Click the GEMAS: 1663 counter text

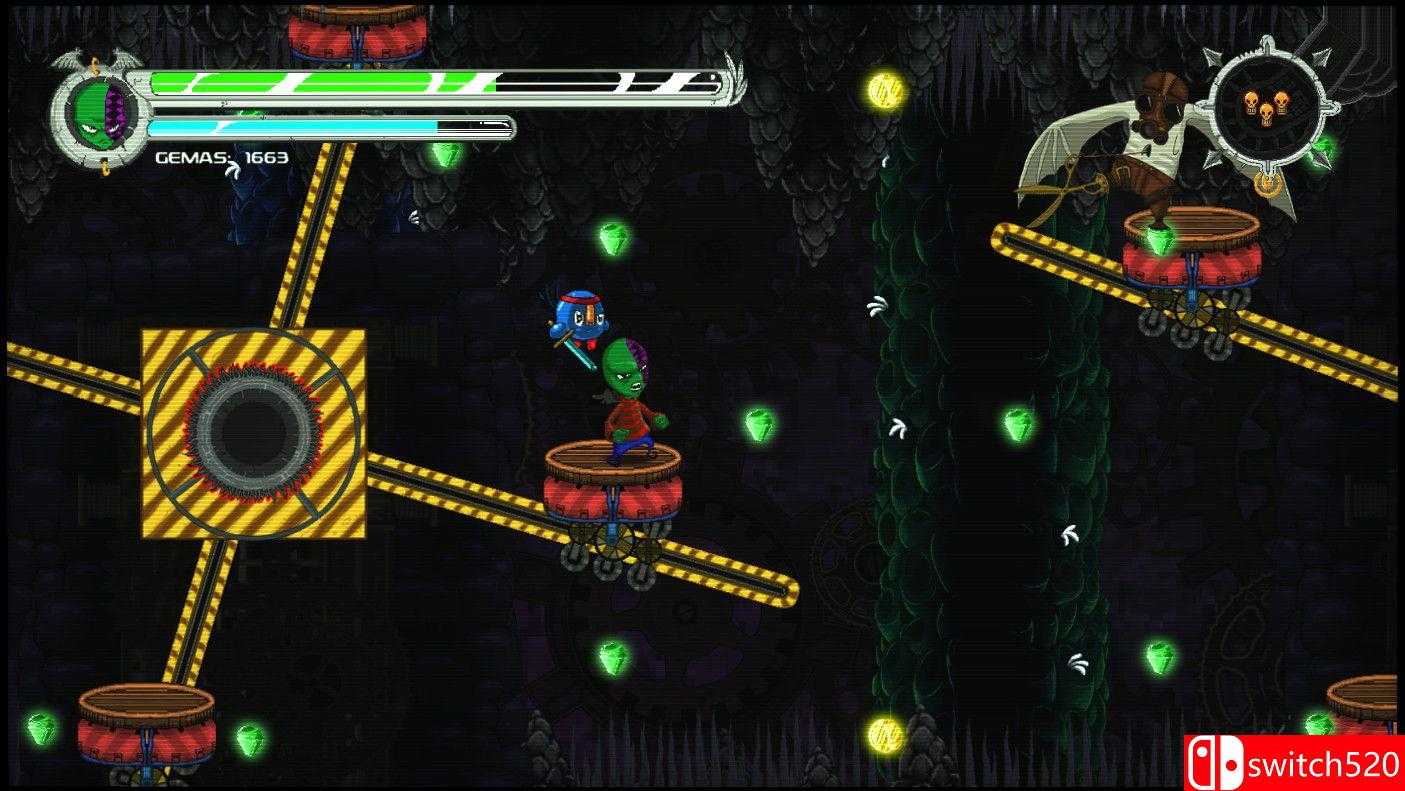pos(218,158)
